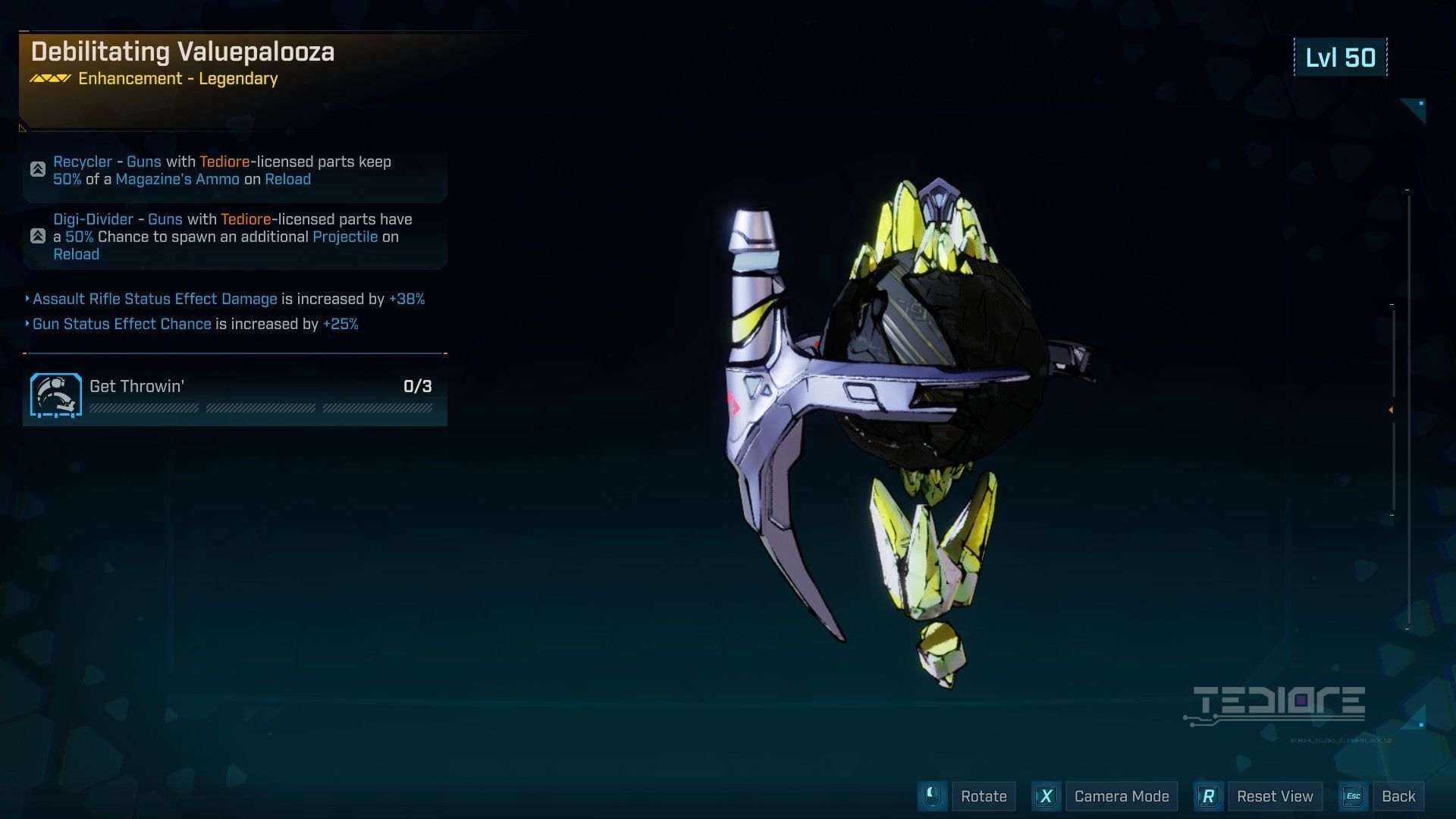Select the Recycler perk description
The height and width of the screenshot is (819, 1456).
235,171
